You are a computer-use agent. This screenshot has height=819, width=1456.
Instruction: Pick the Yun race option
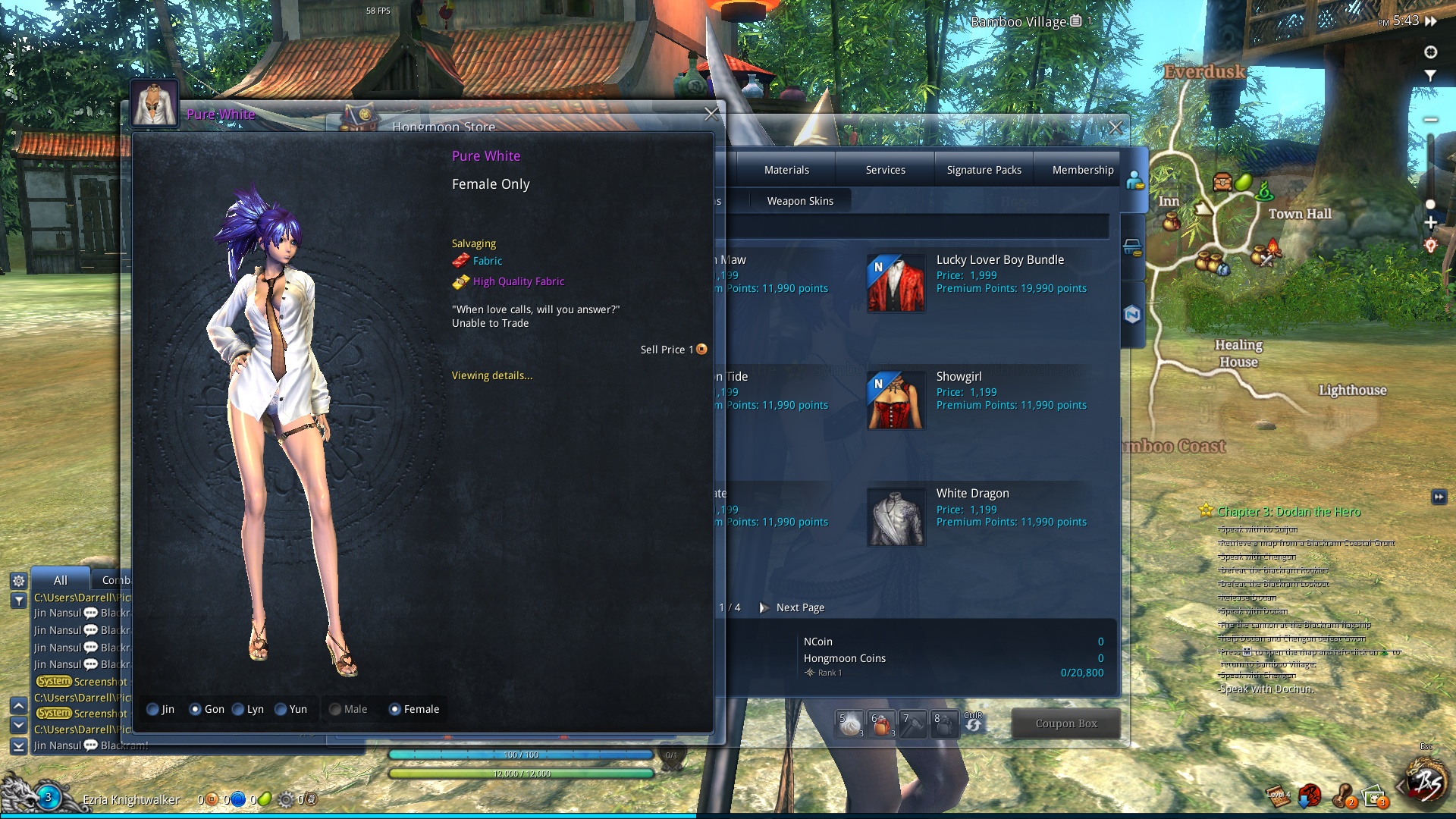[281, 710]
